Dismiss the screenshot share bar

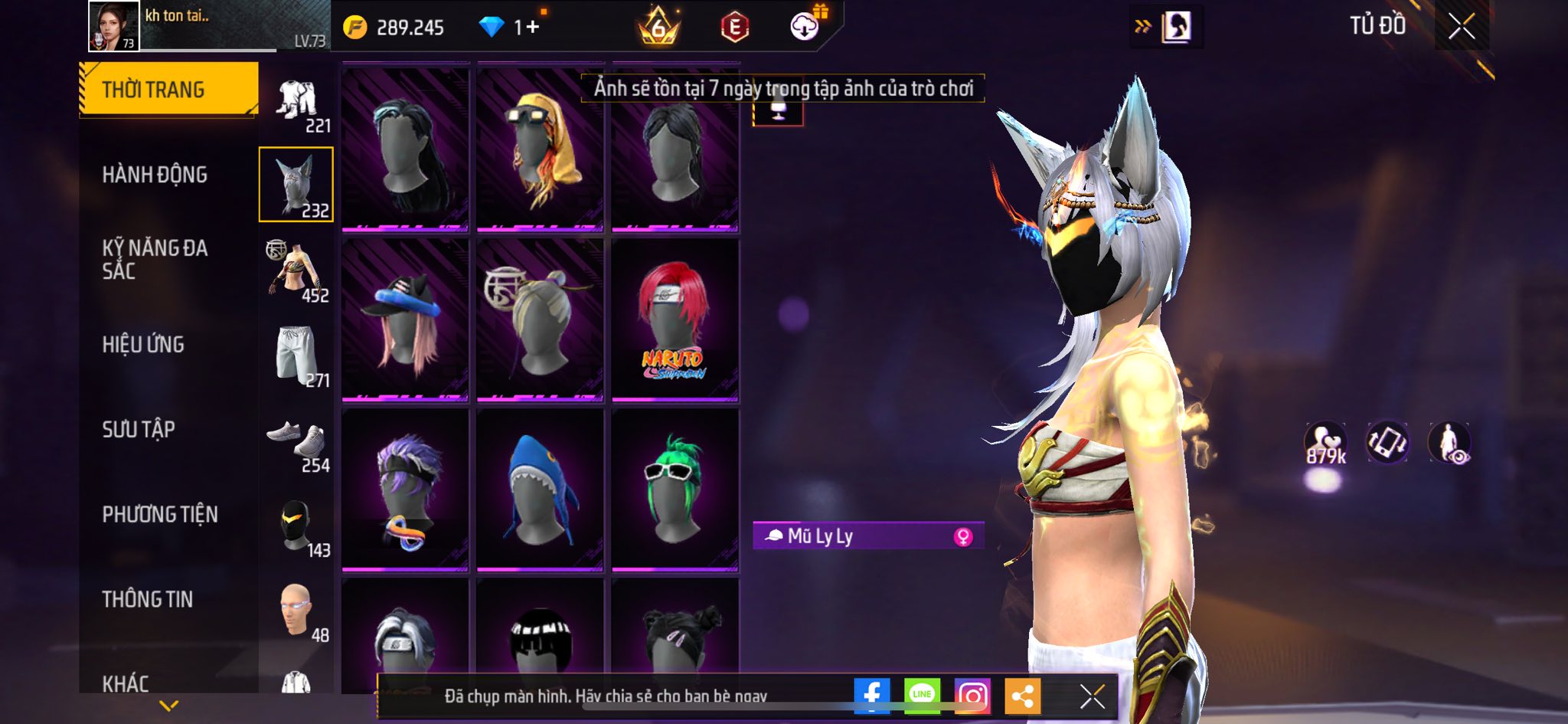[x=1092, y=696]
